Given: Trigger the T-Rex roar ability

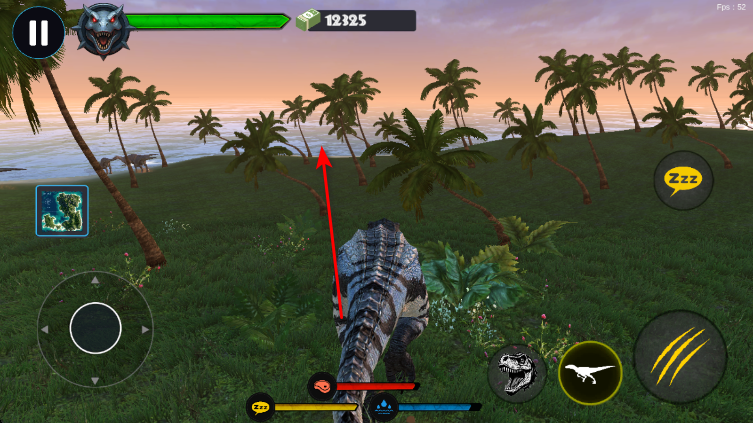Looking at the screenshot, I should pos(517,373).
